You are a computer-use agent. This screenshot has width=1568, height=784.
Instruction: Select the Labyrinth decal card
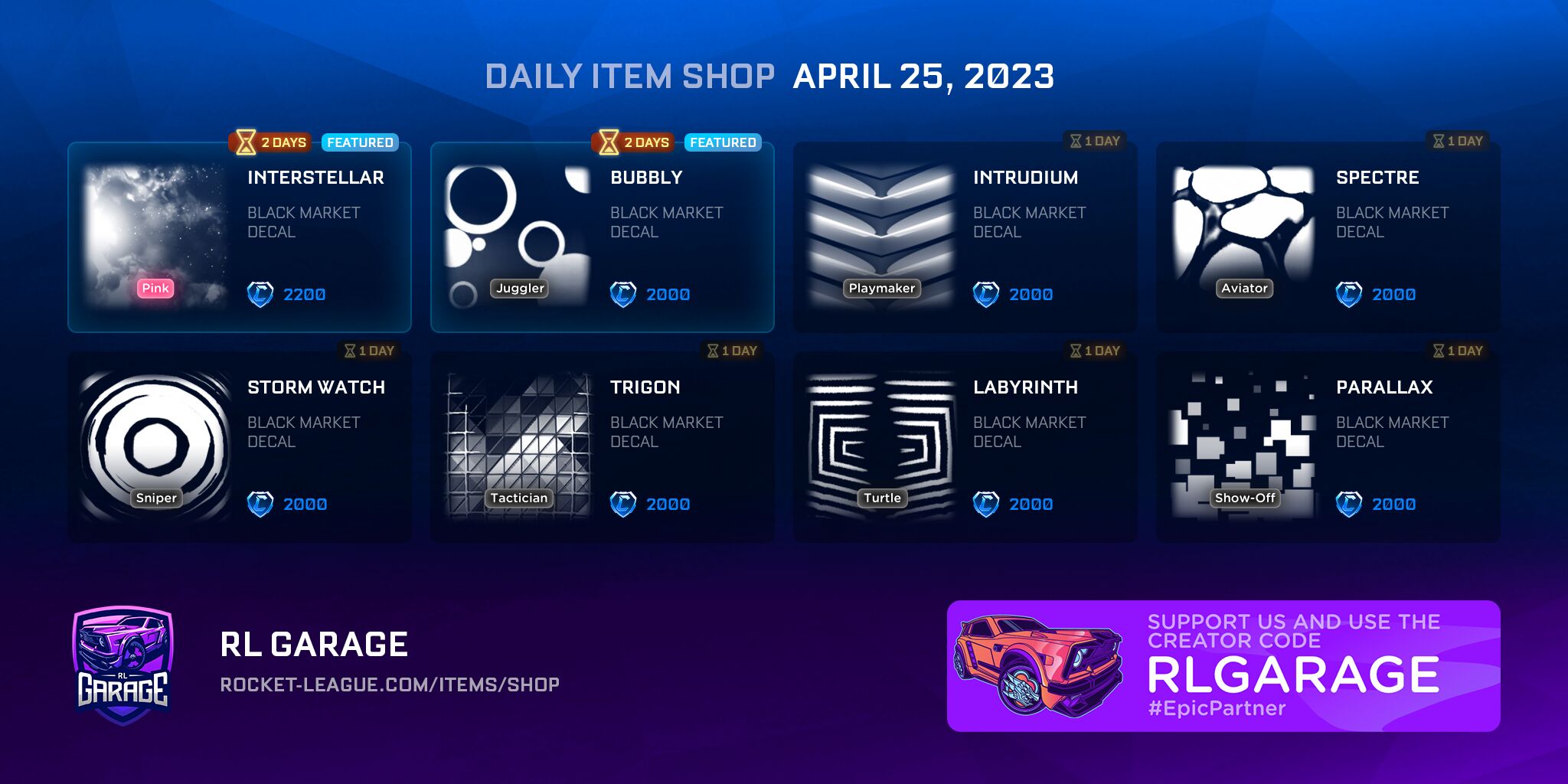(965, 447)
